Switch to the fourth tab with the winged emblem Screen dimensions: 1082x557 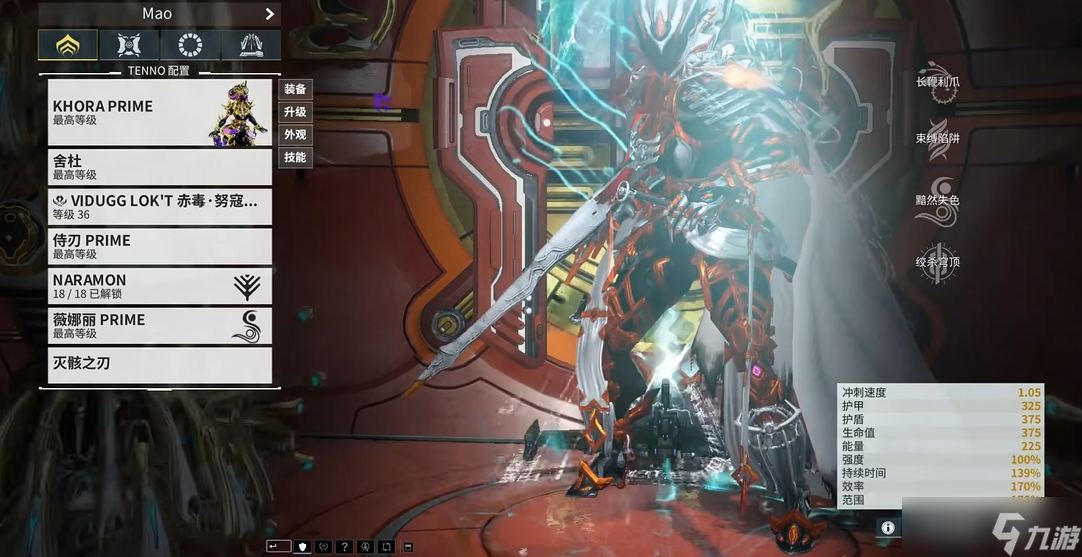pyautogui.click(x=251, y=45)
